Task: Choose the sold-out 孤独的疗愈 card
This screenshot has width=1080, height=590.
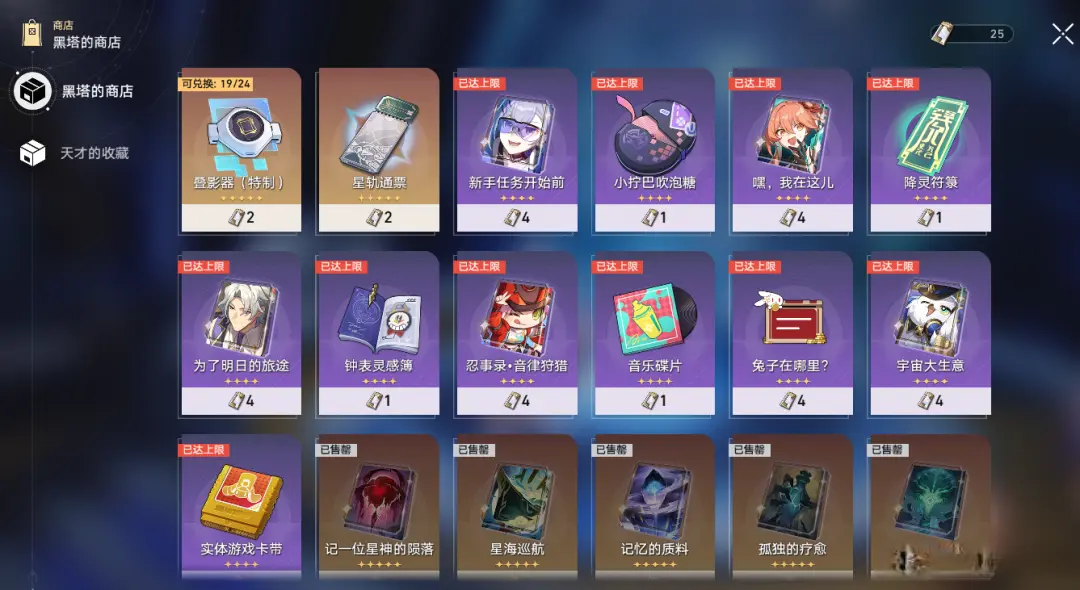Action: pos(792,507)
